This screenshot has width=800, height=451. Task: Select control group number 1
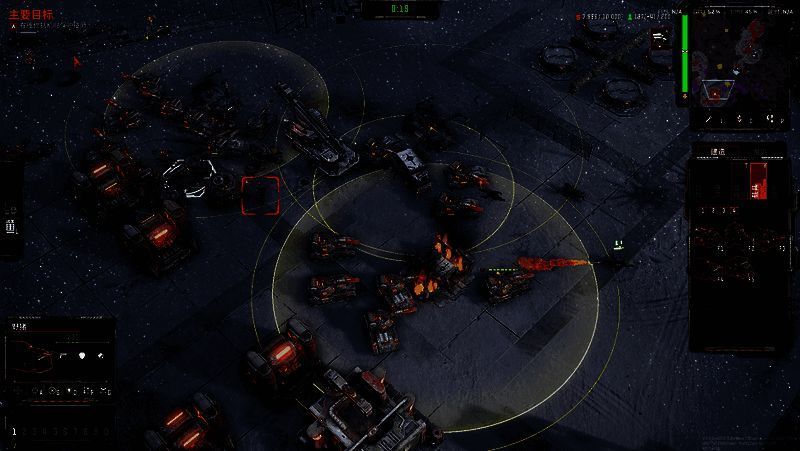tap(14, 431)
